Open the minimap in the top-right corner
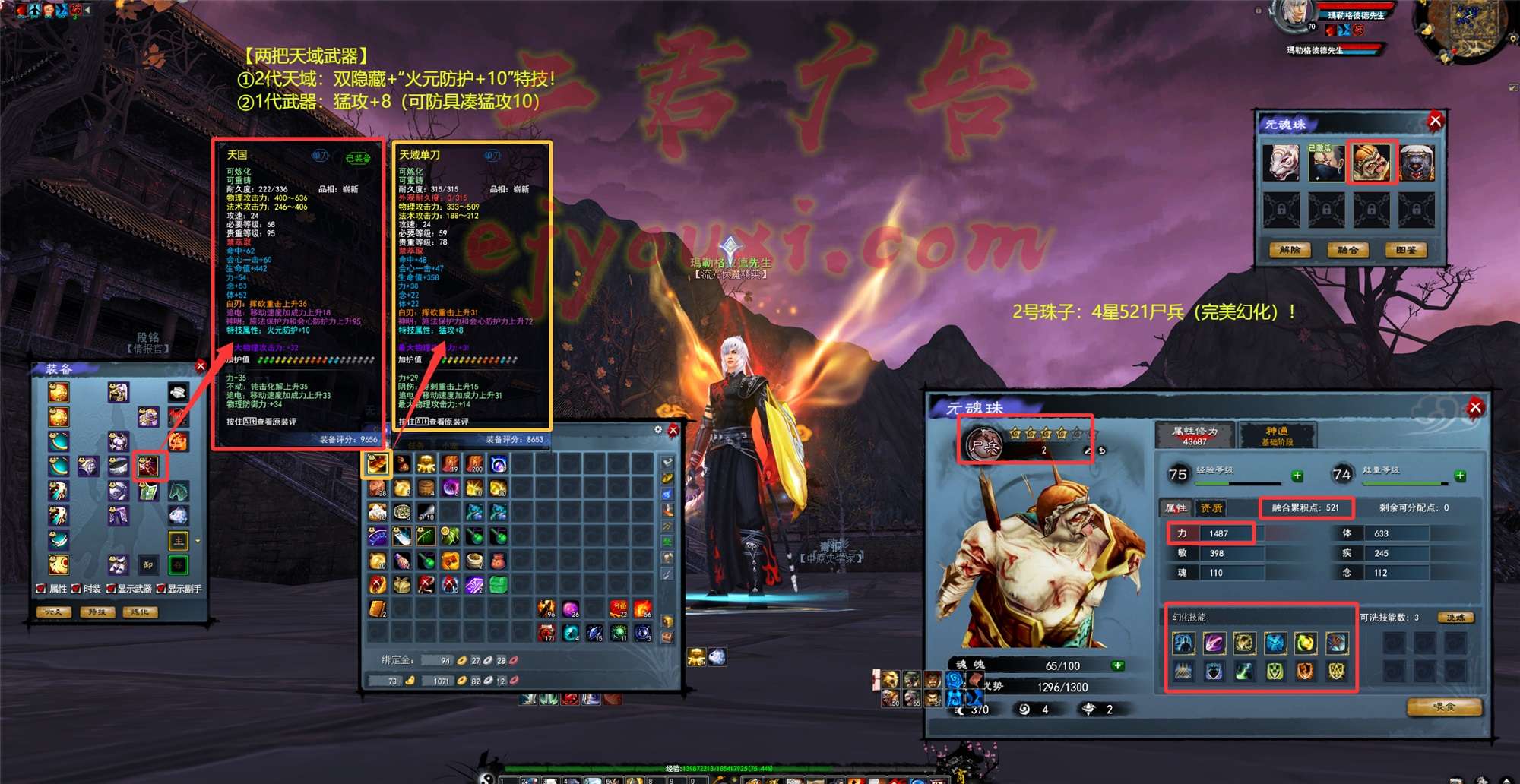The image size is (1520, 784). tap(1464, 29)
